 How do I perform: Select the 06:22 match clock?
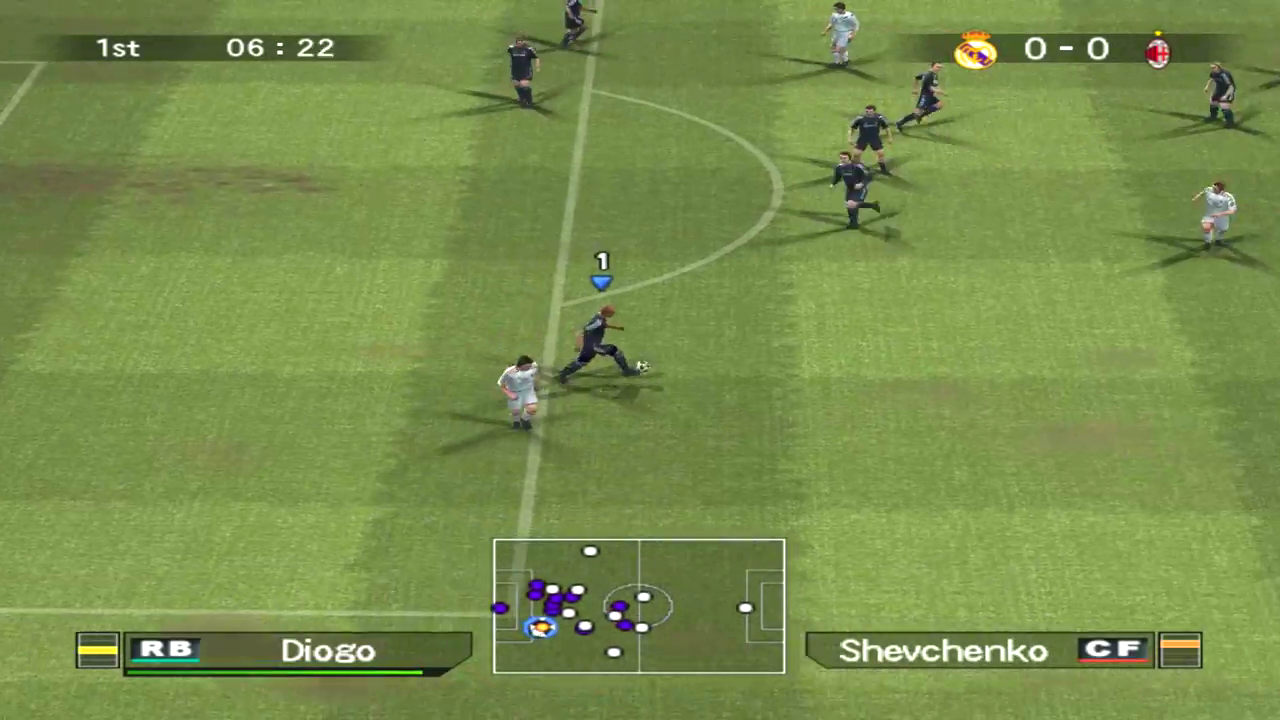(280, 47)
